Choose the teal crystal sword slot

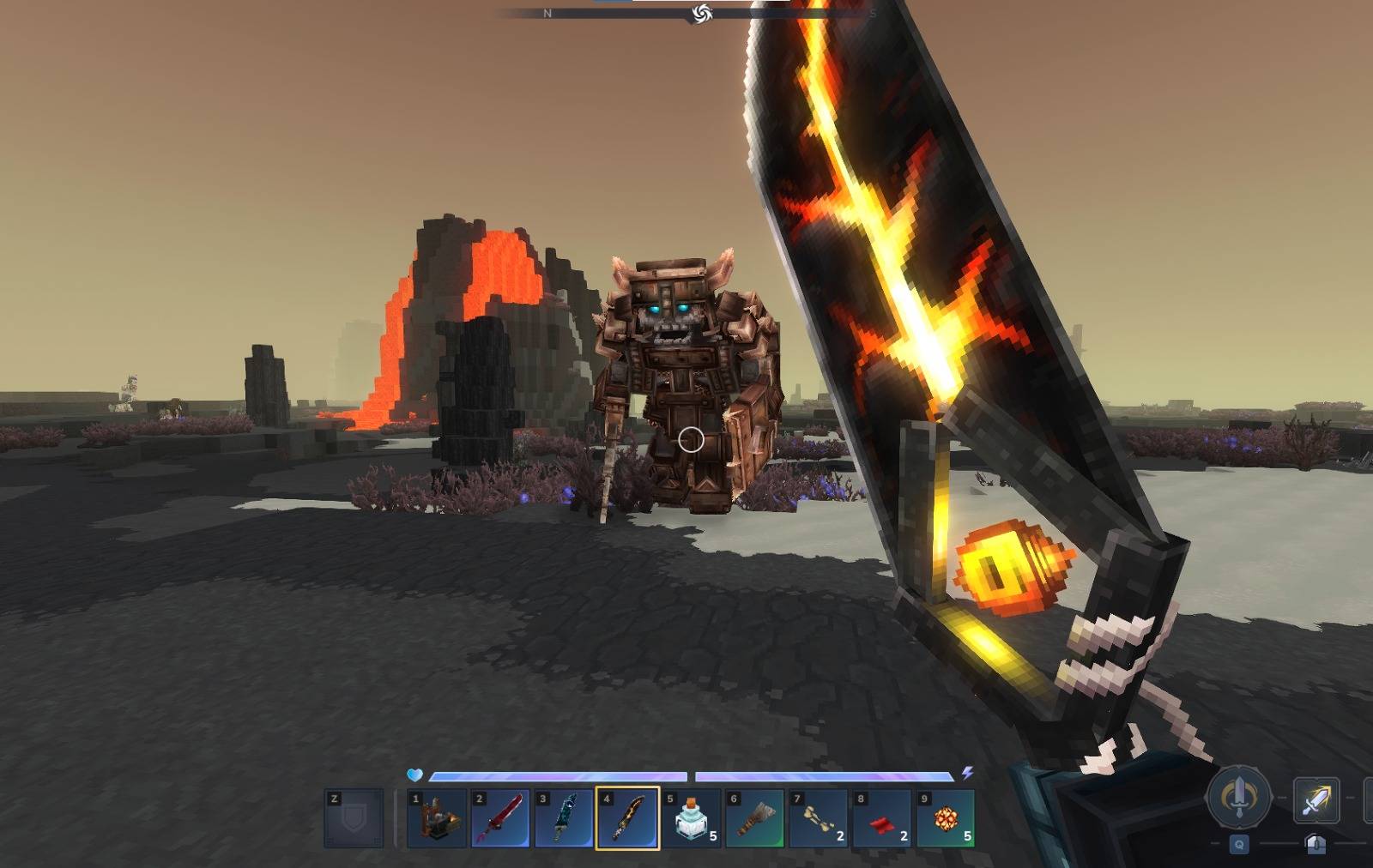[564, 818]
